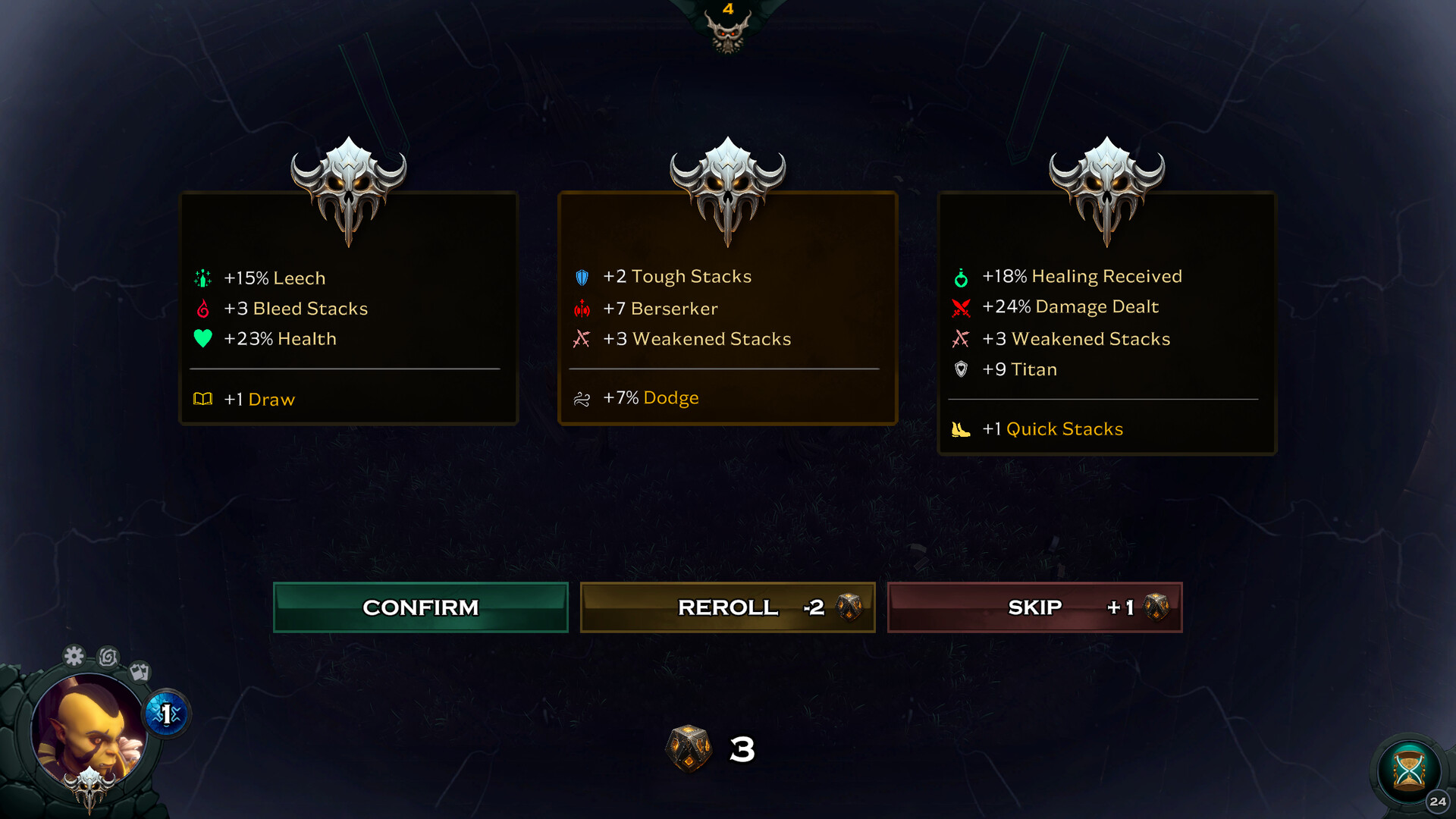Click the Titan shield icon on the right card
Image resolution: width=1456 pixels, height=819 pixels.
tap(960, 369)
